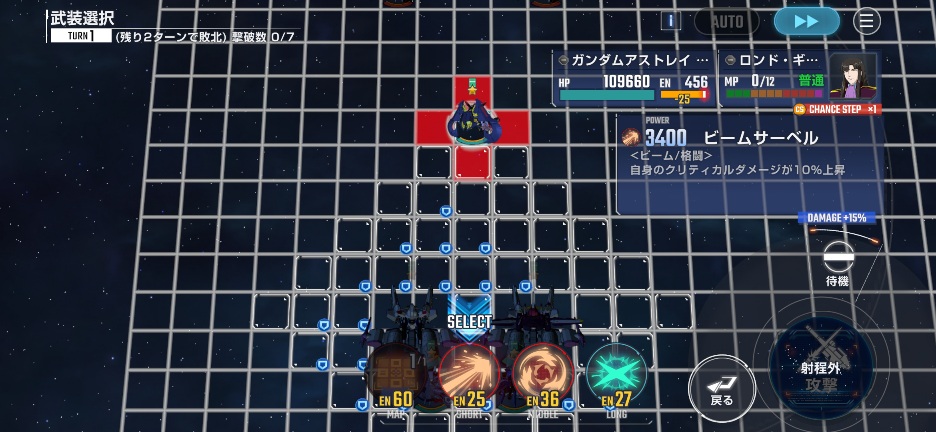Select the MIDDLE range weapon costing EN 36

(x=542, y=374)
